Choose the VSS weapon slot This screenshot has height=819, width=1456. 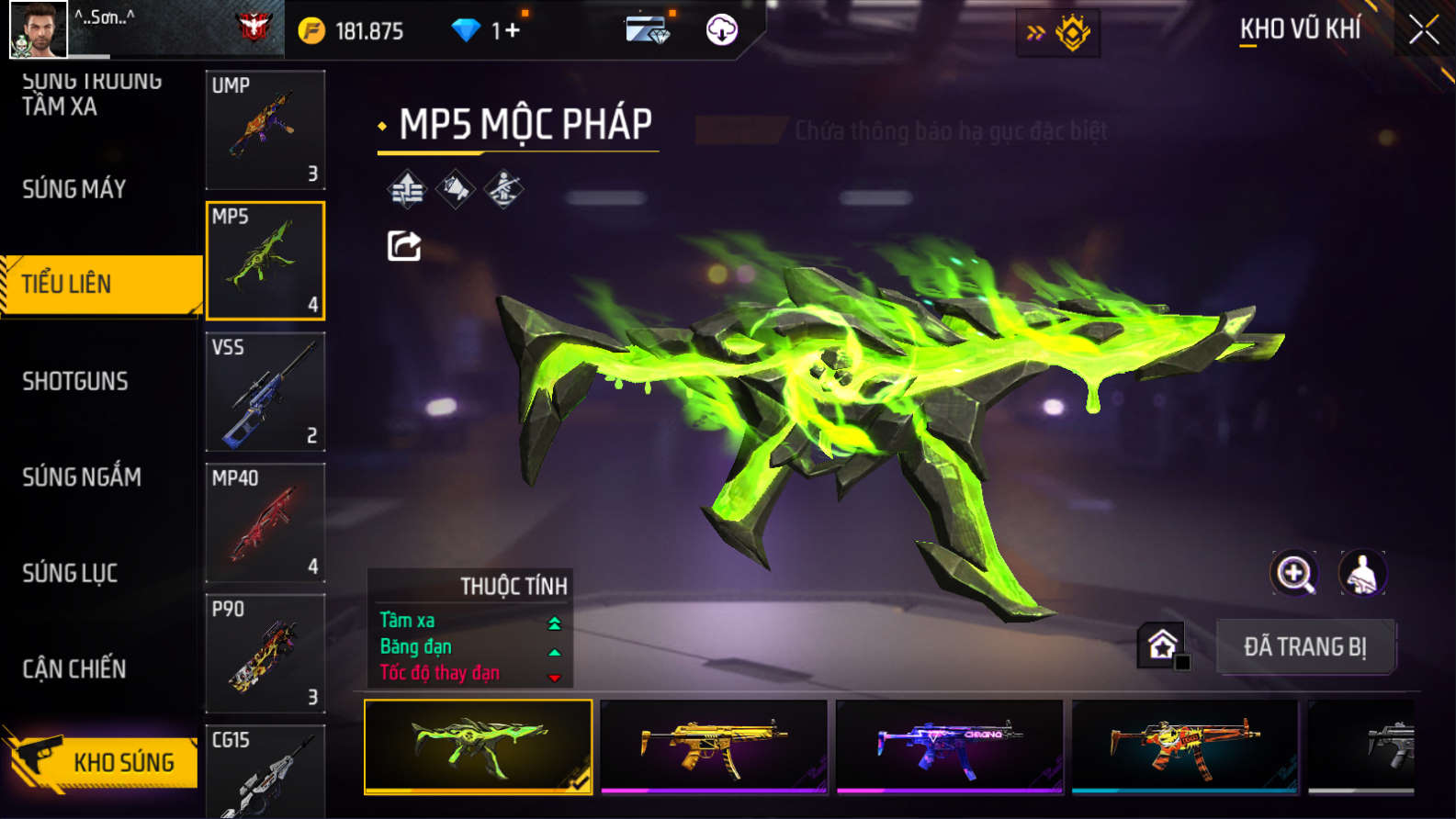pyautogui.click(x=265, y=392)
